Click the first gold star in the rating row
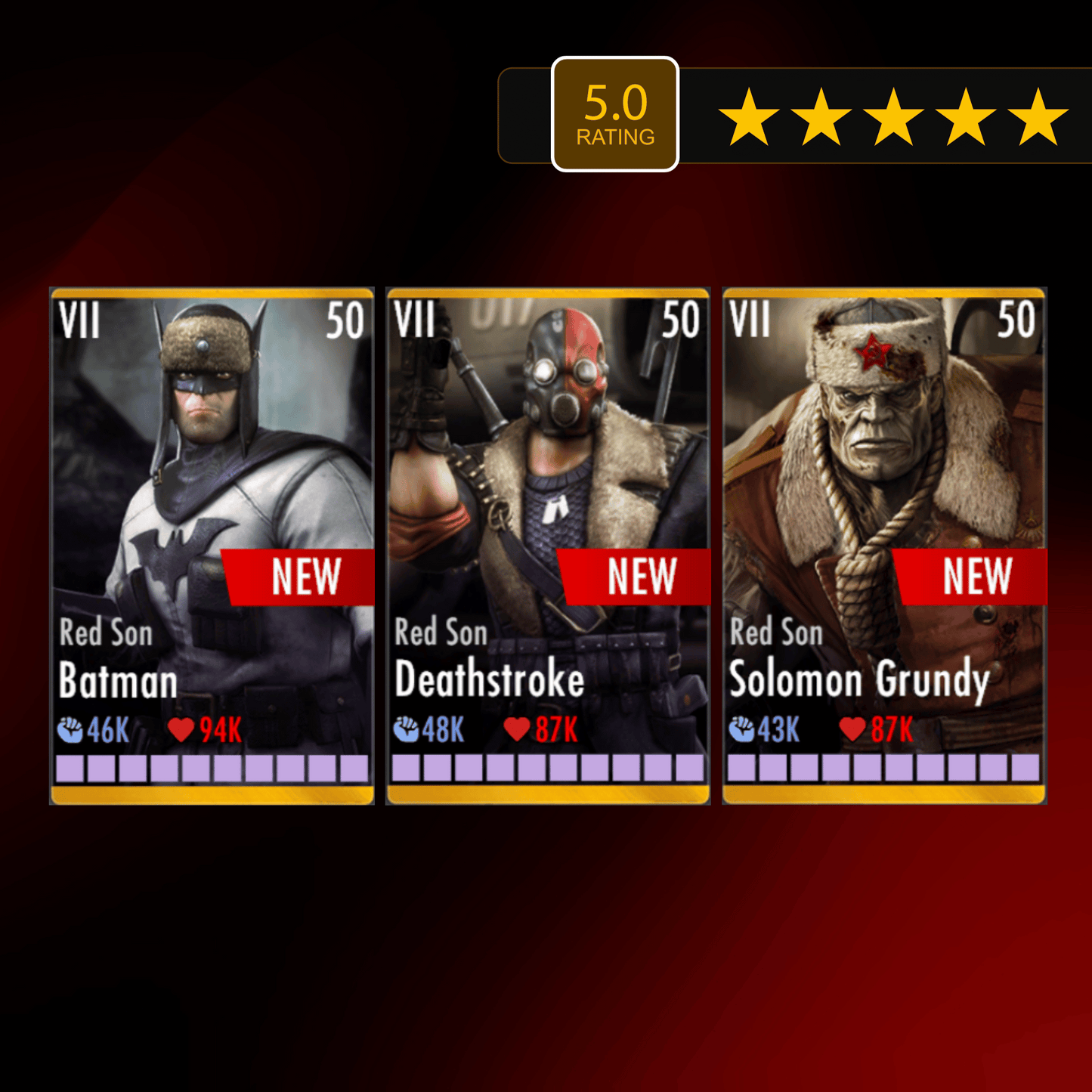Image resolution: width=1092 pixels, height=1092 pixels. coord(748,115)
